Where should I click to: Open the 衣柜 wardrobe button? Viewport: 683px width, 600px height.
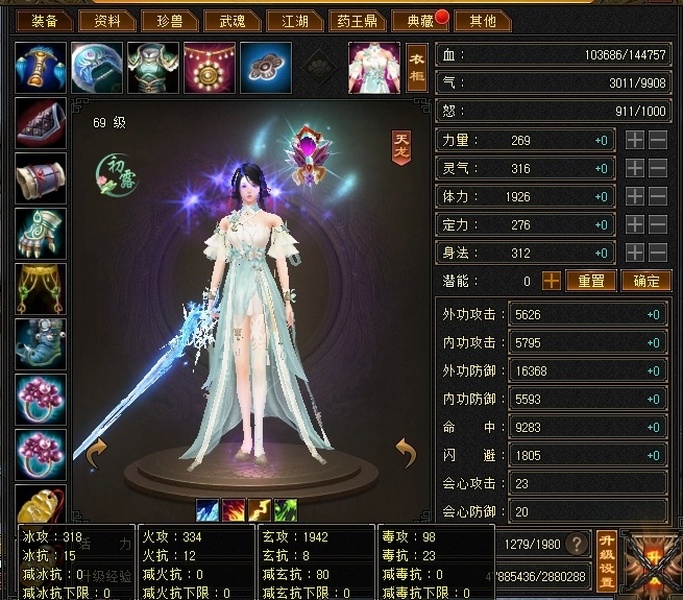click(x=417, y=66)
